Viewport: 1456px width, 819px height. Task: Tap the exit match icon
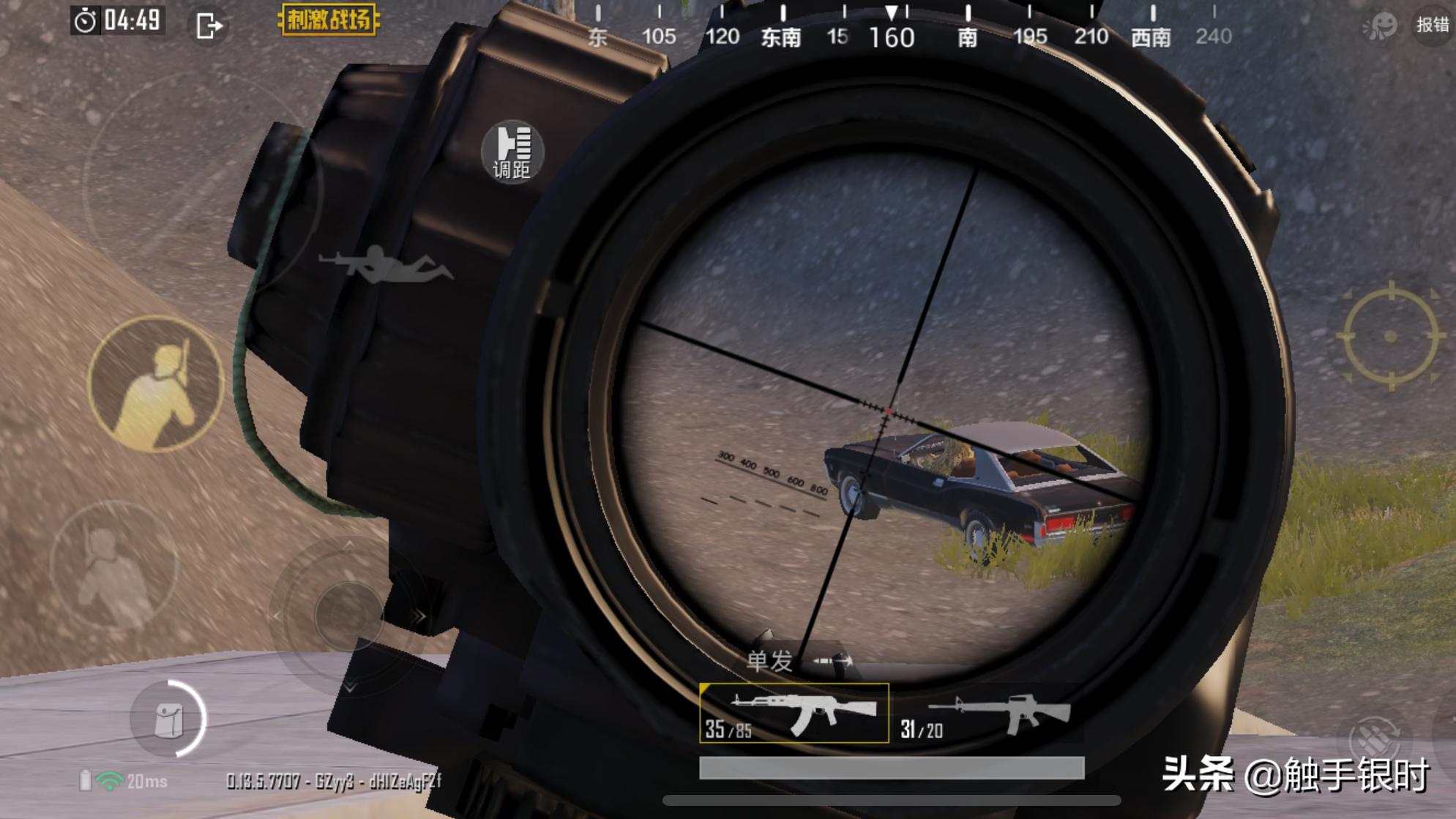click(209, 26)
